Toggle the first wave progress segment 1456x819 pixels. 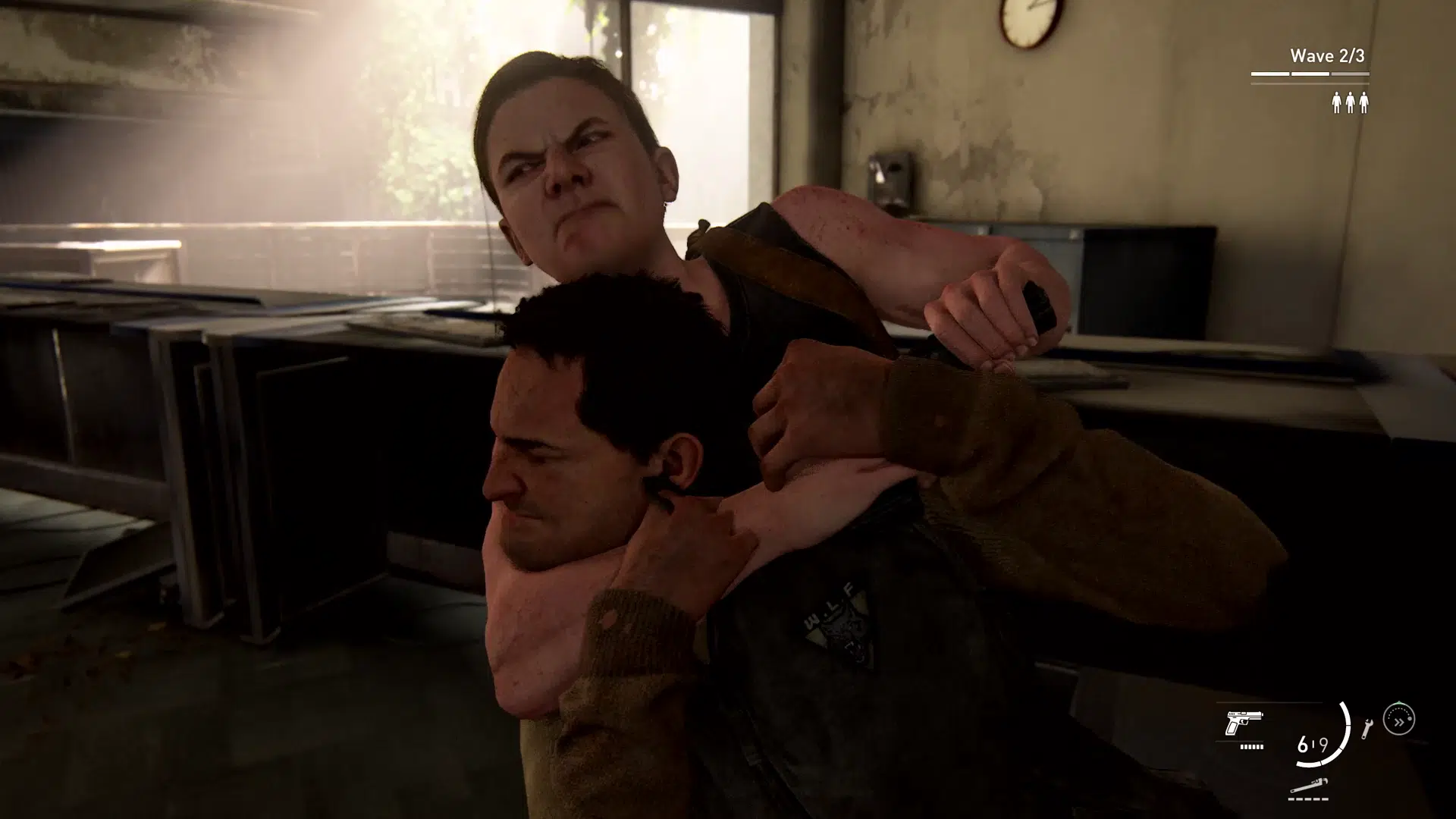(1270, 74)
